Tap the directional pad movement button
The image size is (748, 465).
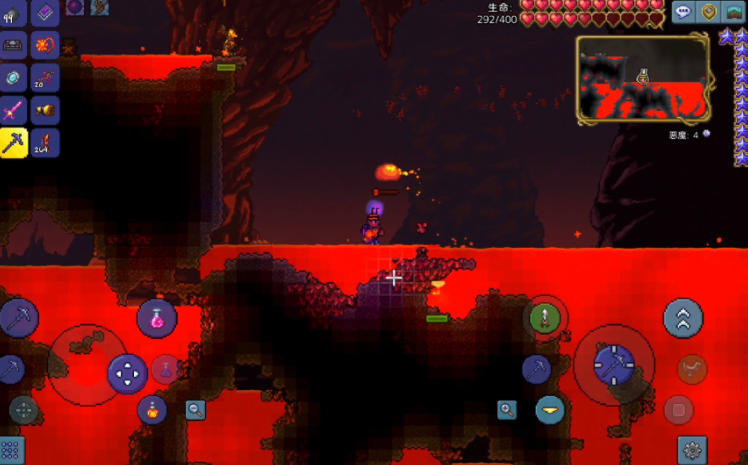click(127, 374)
